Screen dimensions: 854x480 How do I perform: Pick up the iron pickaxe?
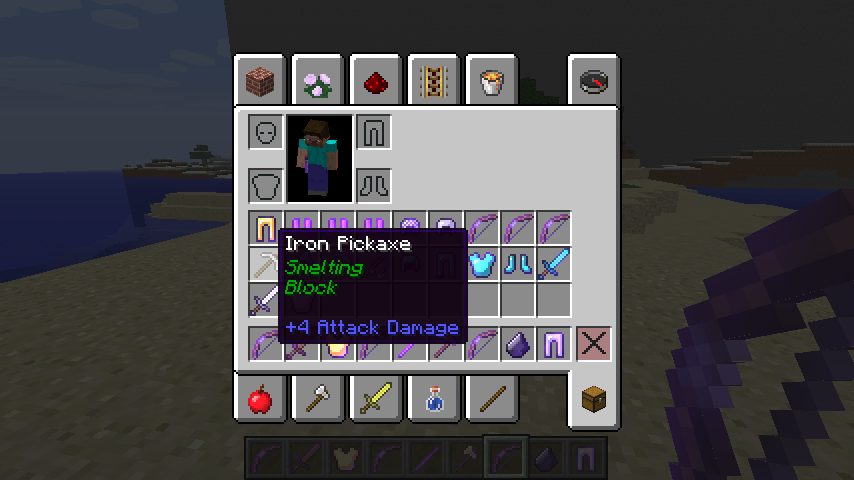[x=265, y=264]
